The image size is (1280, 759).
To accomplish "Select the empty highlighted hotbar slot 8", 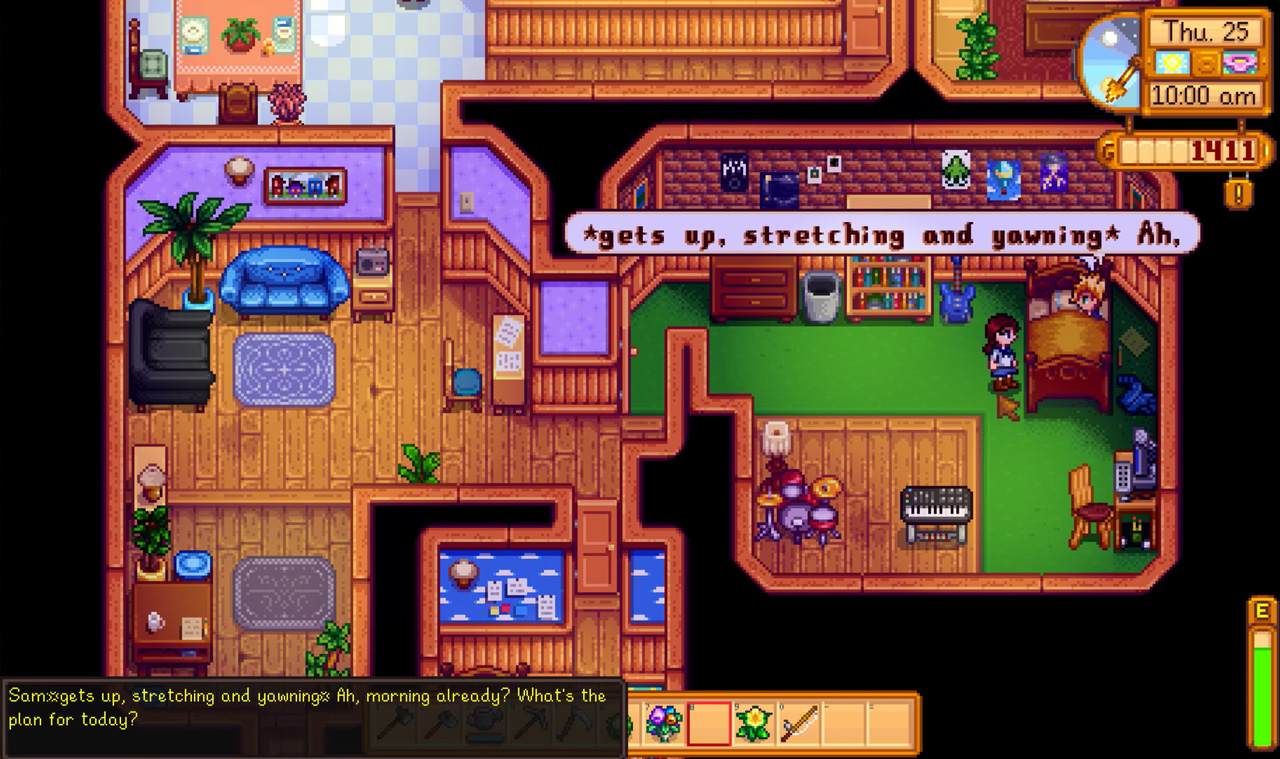I will click(710, 725).
